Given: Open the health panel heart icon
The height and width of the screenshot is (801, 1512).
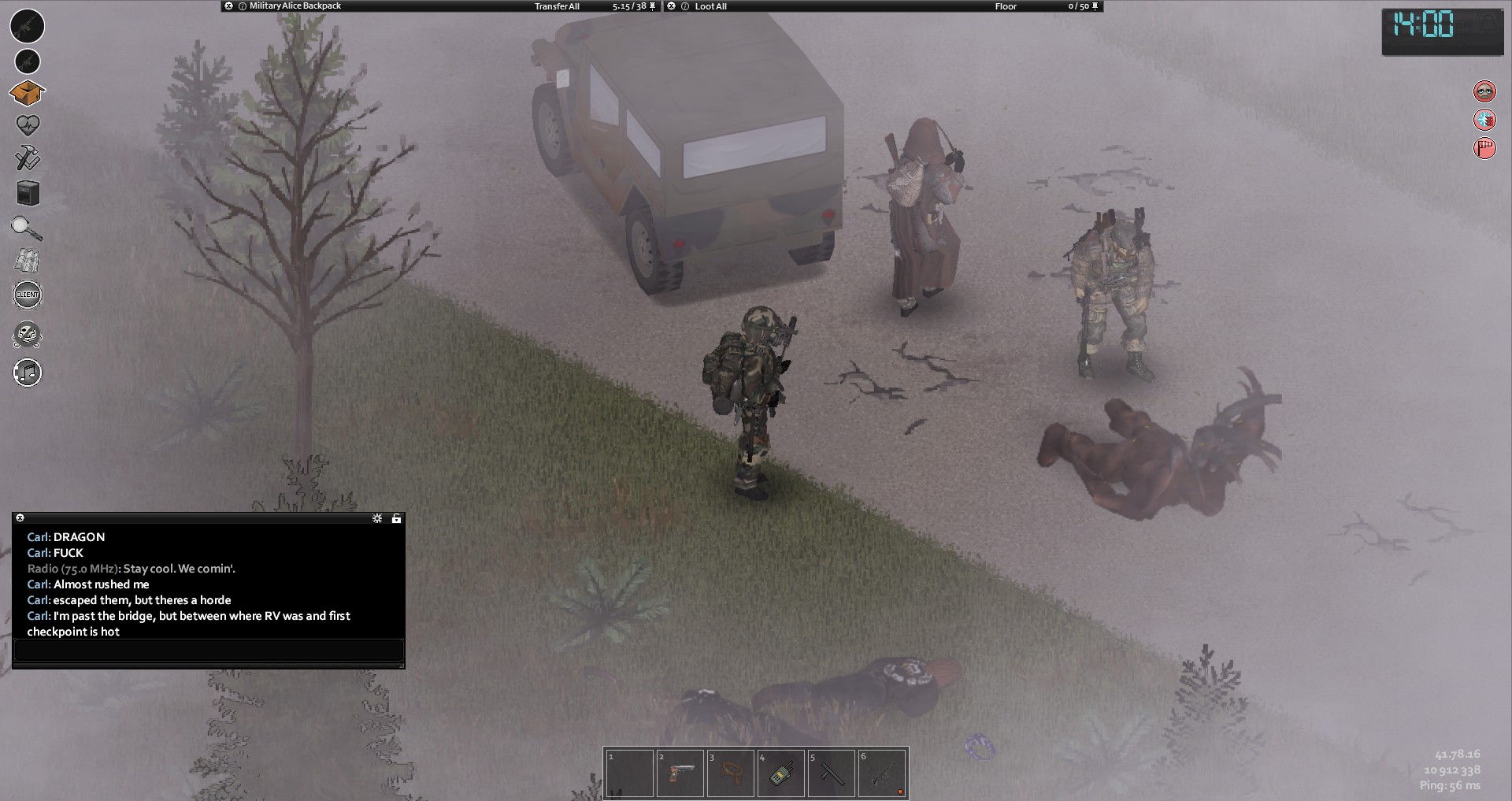Looking at the screenshot, I should [28, 124].
